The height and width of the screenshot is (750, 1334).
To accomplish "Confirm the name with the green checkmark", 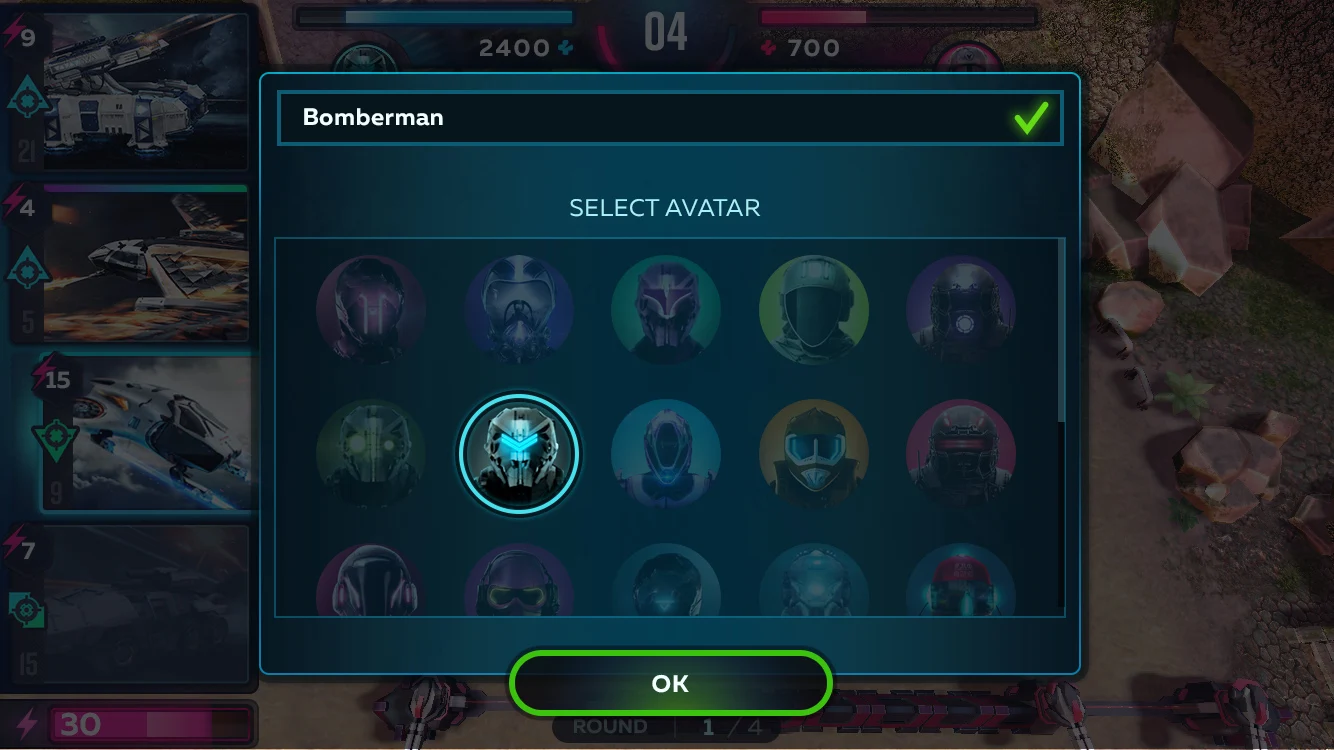I will [x=1031, y=118].
